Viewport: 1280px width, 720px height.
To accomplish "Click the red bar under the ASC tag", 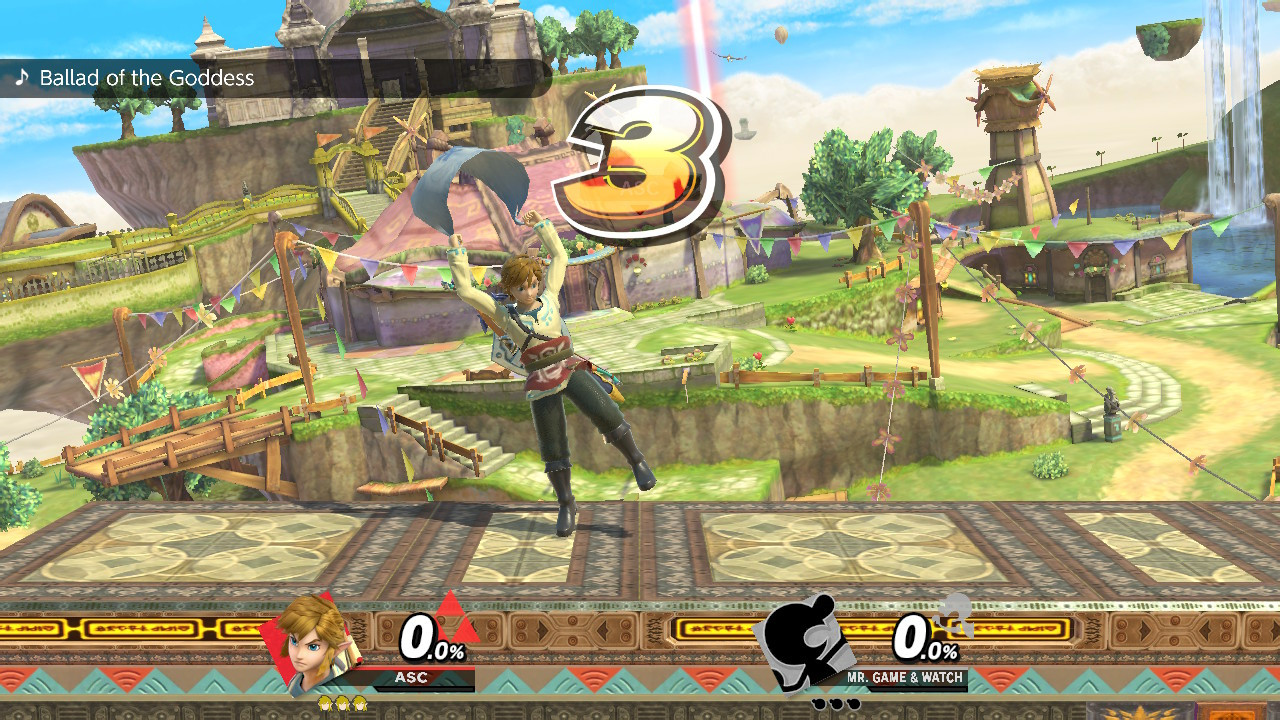I will (420, 669).
